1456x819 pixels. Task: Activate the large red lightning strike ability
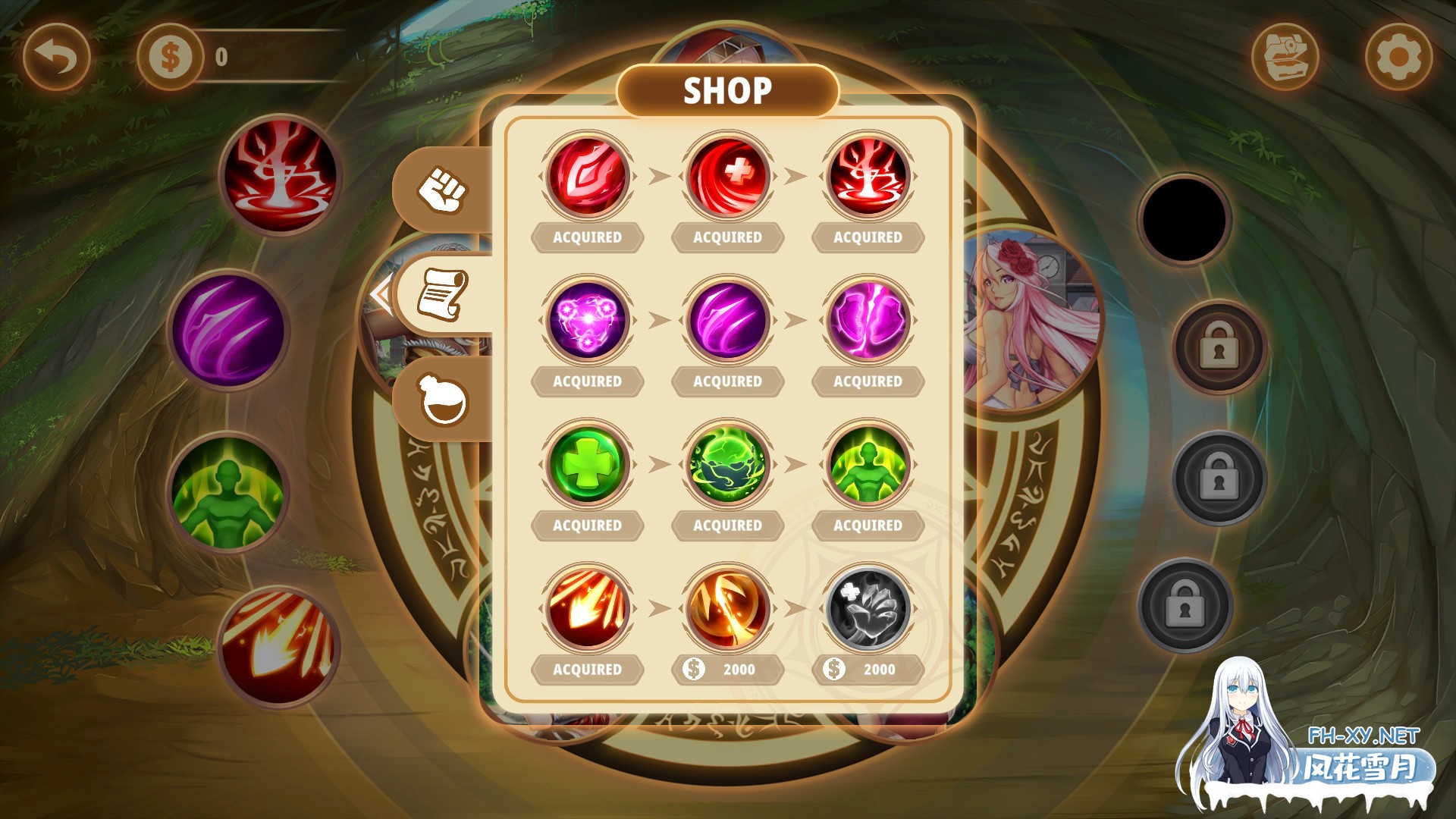(281, 174)
